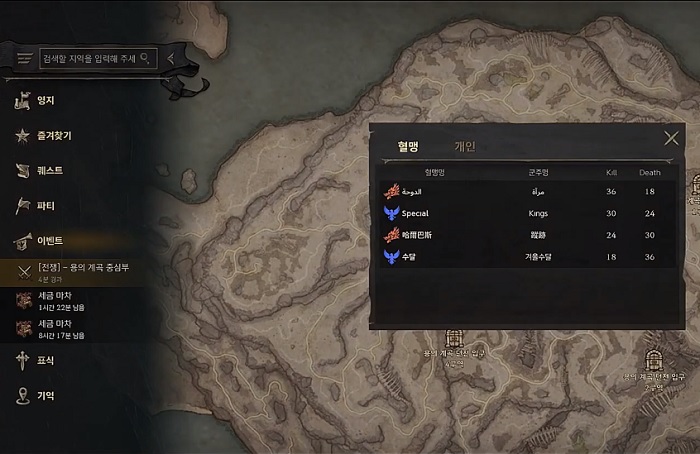The width and height of the screenshot is (700, 454).
Task: Select the 혈맹 tab
Action: point(408,146)
